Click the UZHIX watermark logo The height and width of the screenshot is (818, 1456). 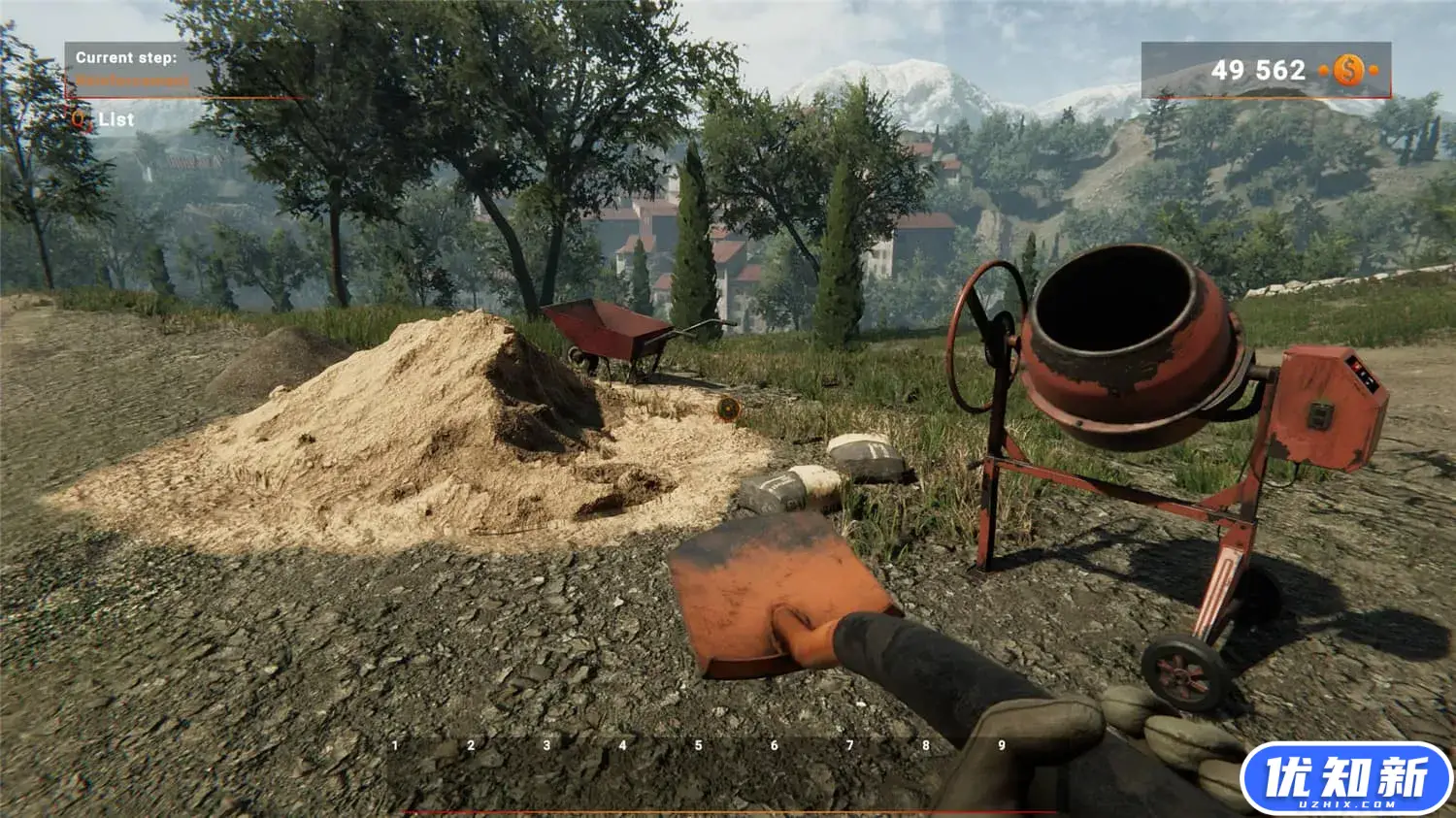(1346, 778)
